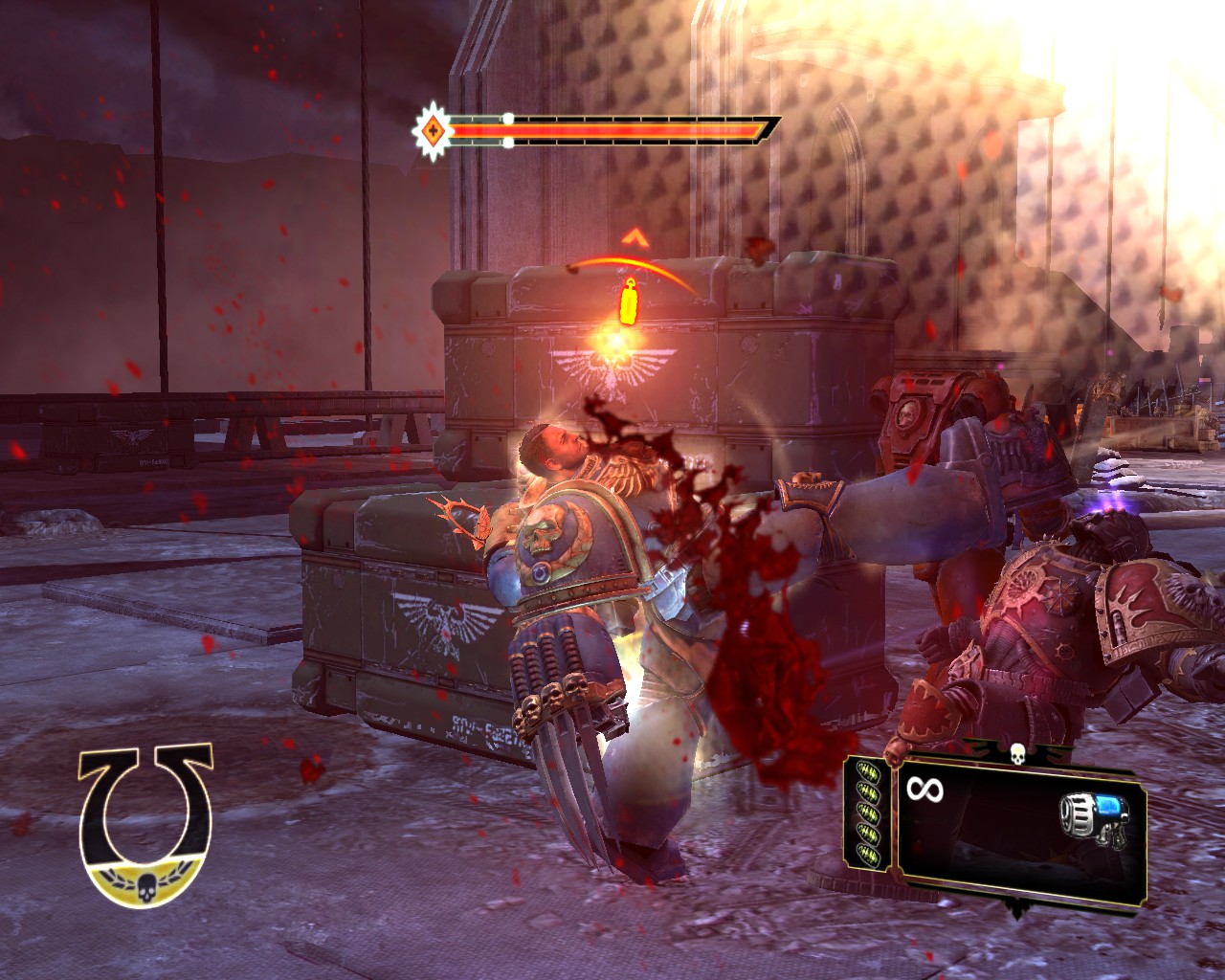
Task: Click the orange ammo pickup marker
Action: (628, 301)
